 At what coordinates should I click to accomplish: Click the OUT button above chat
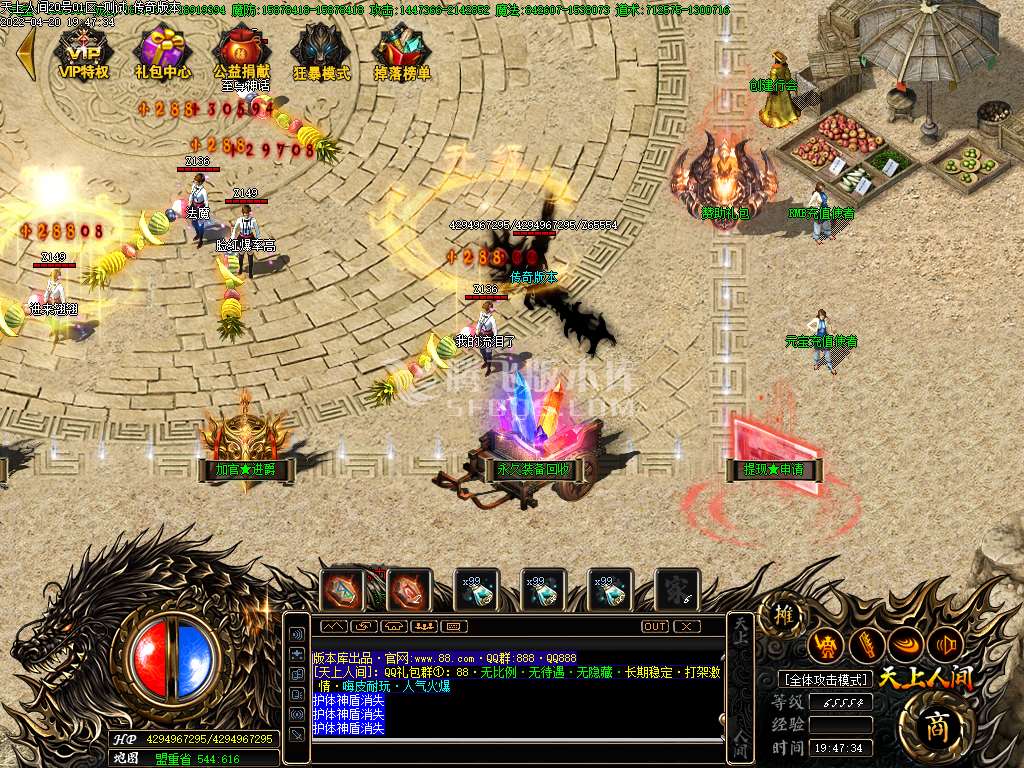click(655, 626)
